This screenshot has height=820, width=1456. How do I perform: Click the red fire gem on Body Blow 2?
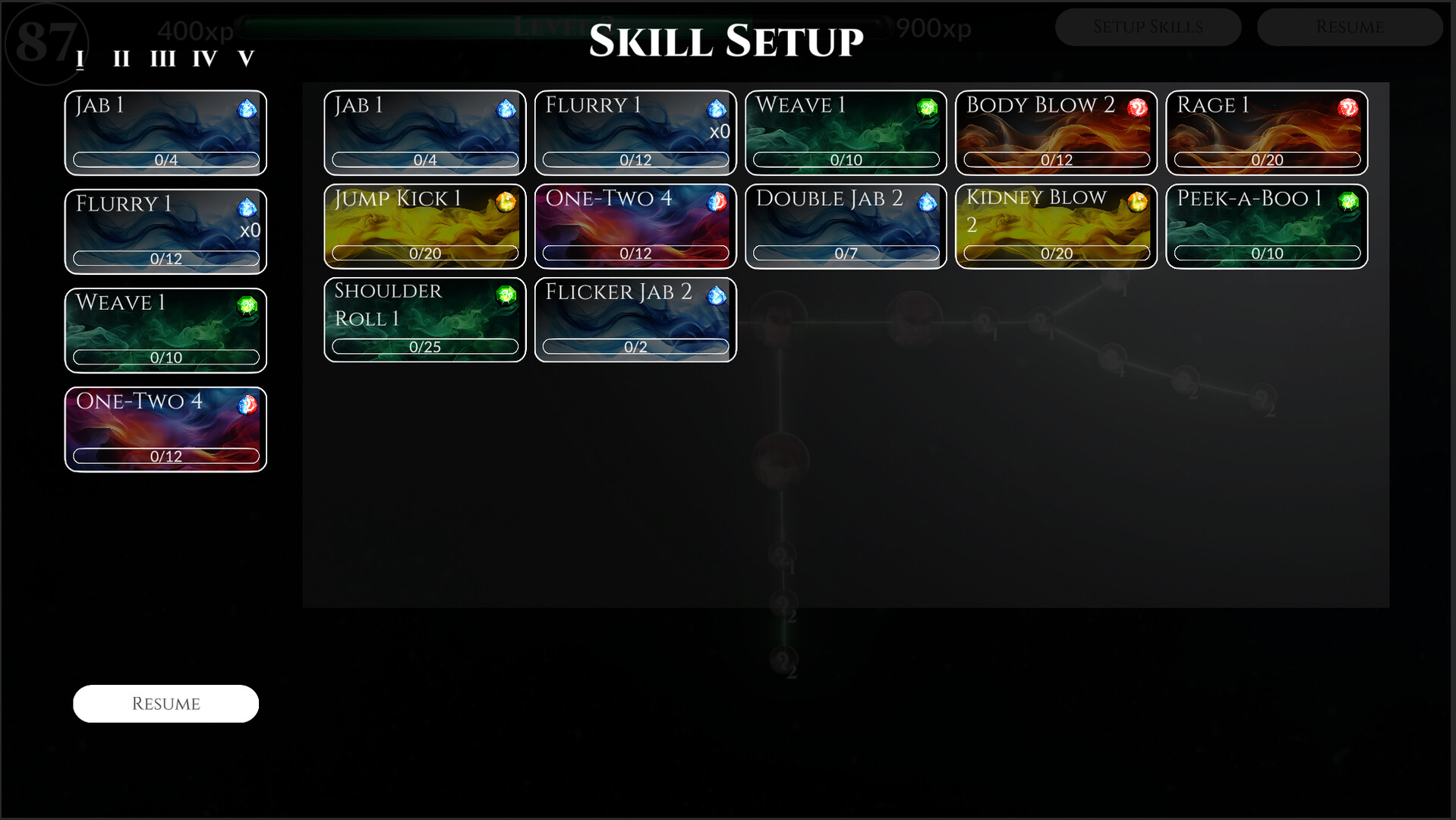(x=1136, y=109)
